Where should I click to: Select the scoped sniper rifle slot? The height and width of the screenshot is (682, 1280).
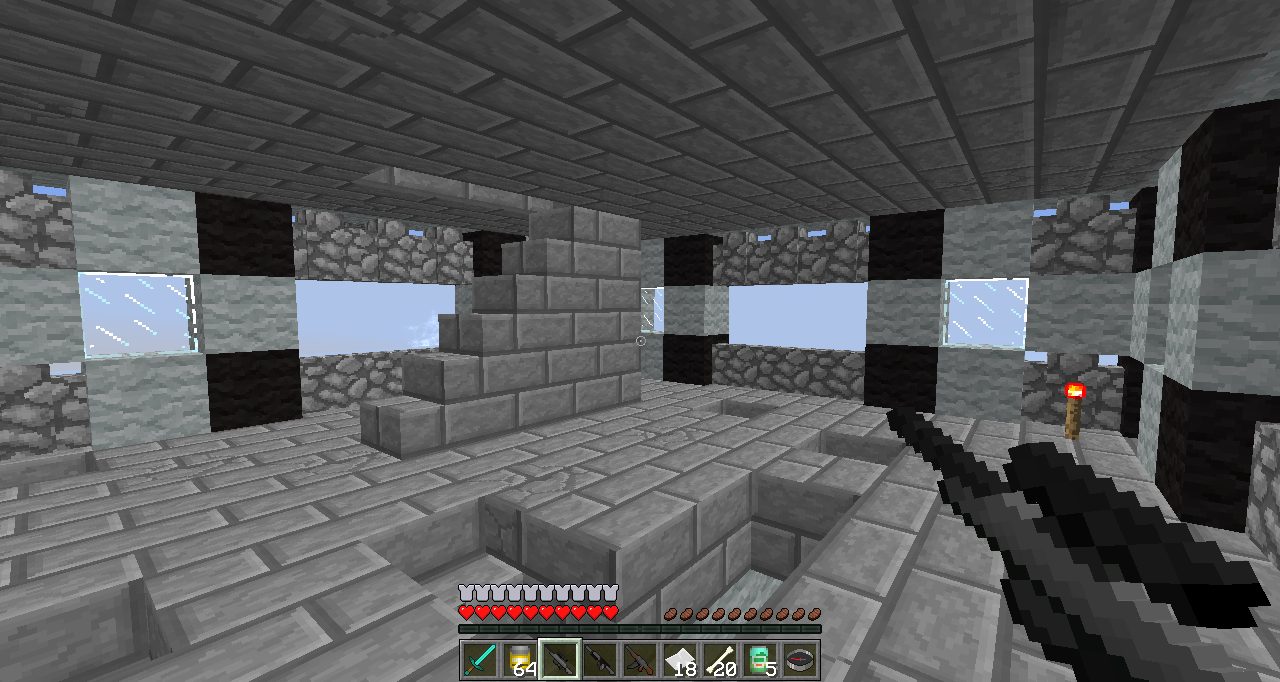click(x=560, y=660)
